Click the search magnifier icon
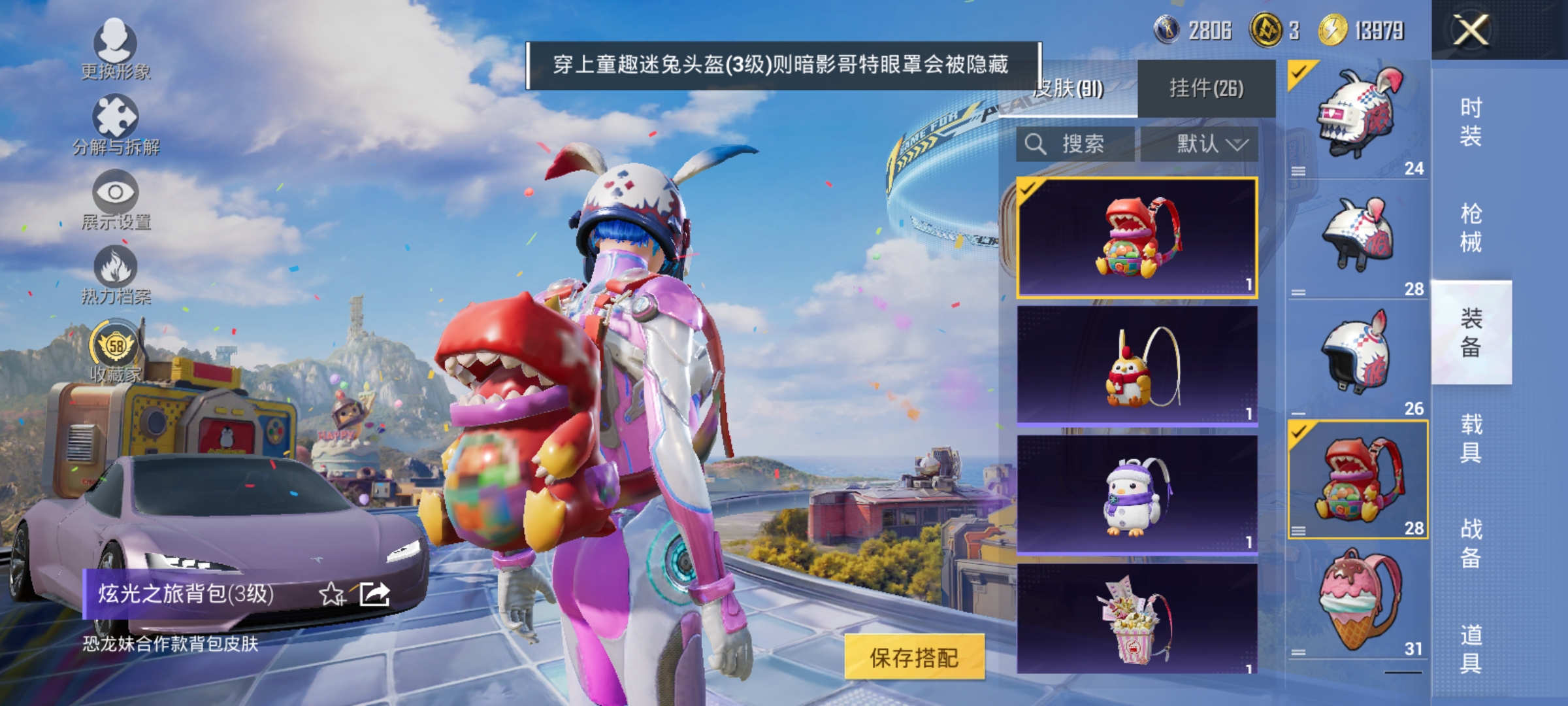 tap(1036, 145)
